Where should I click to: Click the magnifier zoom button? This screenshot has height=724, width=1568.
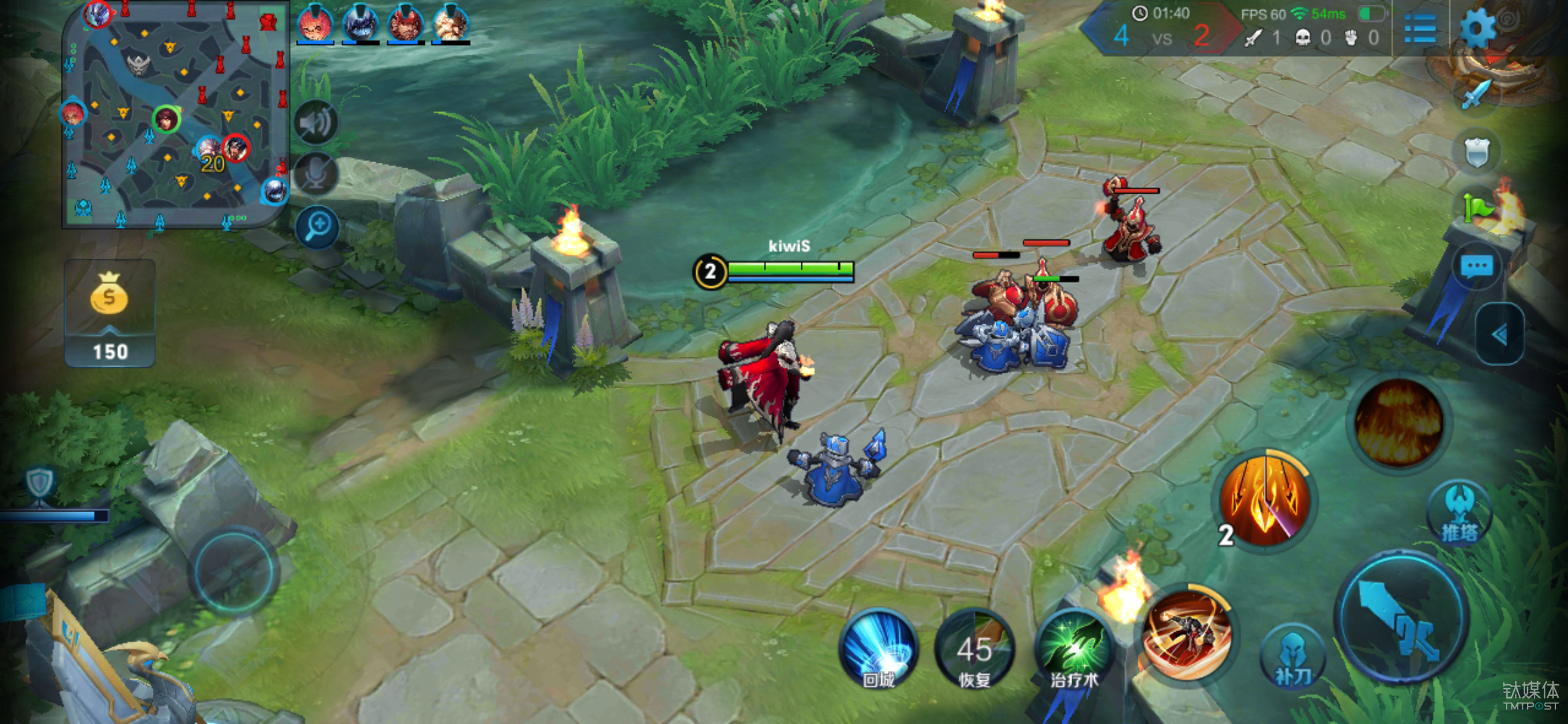(x=318, y=227)
